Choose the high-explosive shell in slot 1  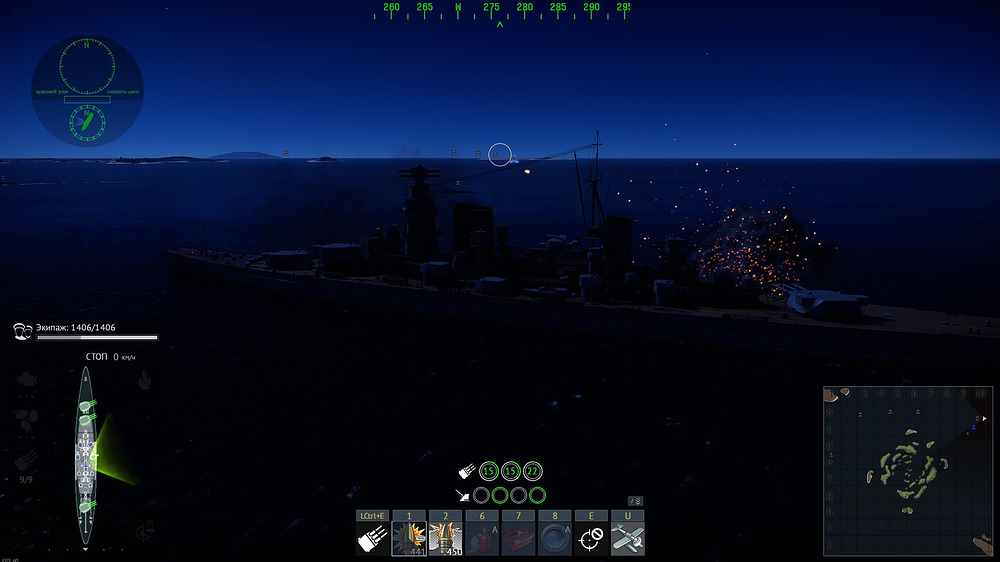click(409, 539)
